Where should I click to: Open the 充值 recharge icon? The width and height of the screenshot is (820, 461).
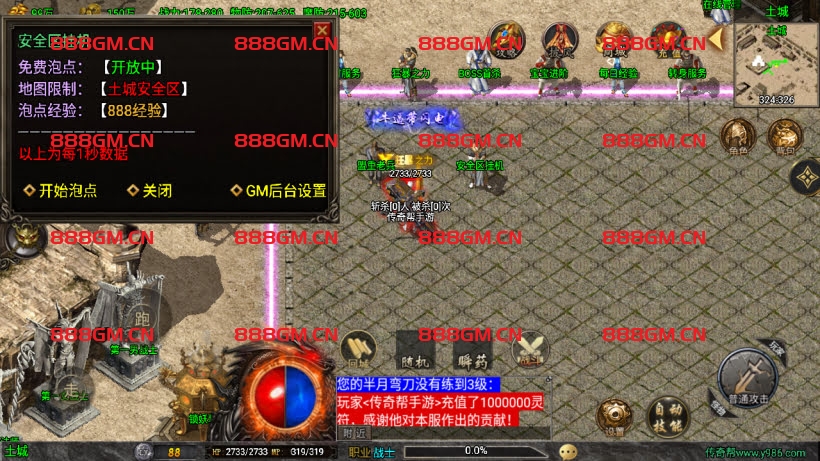point(666,42)
